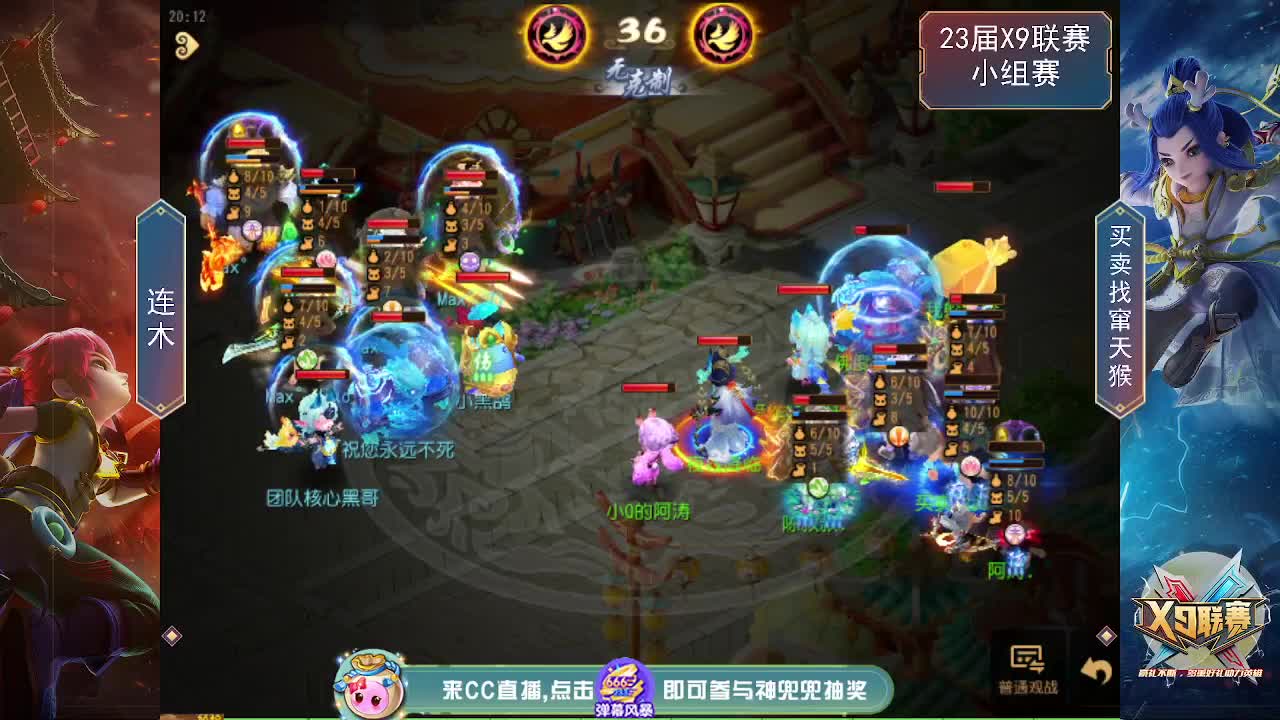This screenshot has height=720, width=1280.
Task: Click the golden return arrow
Action: [x=1097, y=670]
